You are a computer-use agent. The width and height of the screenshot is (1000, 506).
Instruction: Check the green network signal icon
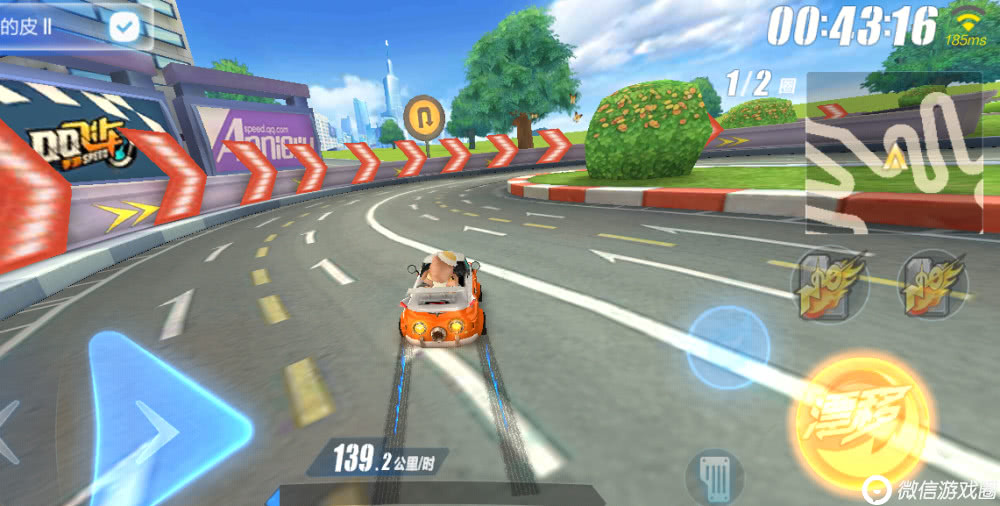click(966, 20)
